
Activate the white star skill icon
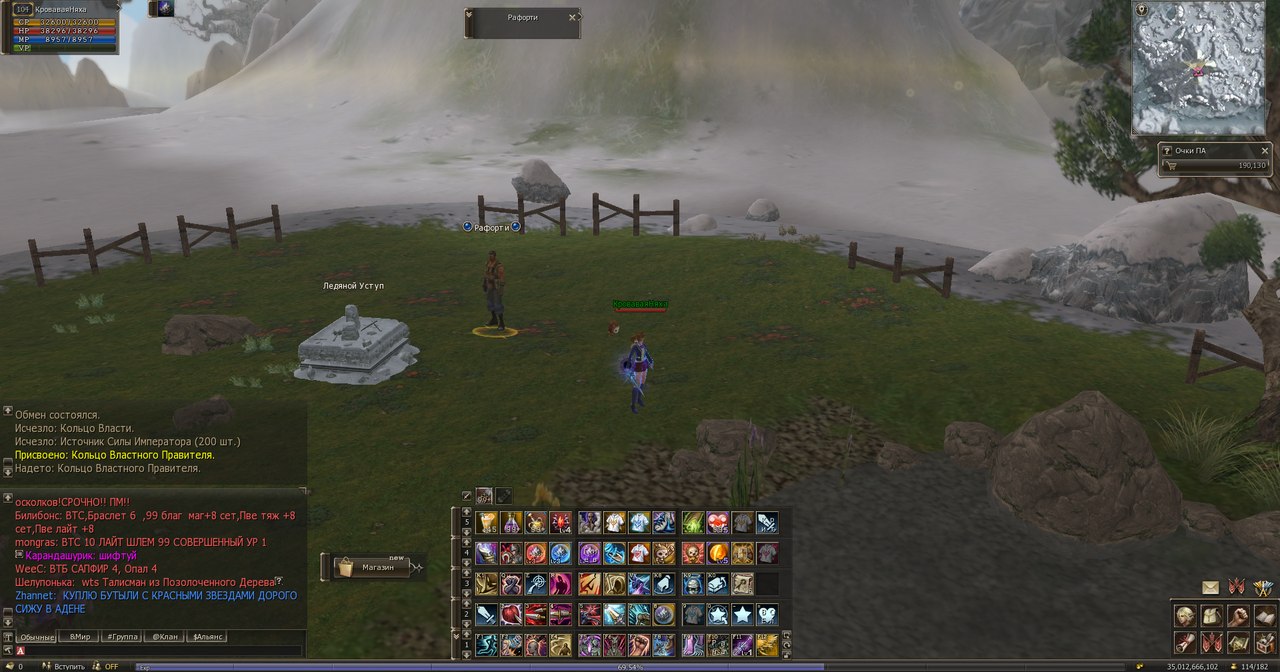[x=742, y=614]
